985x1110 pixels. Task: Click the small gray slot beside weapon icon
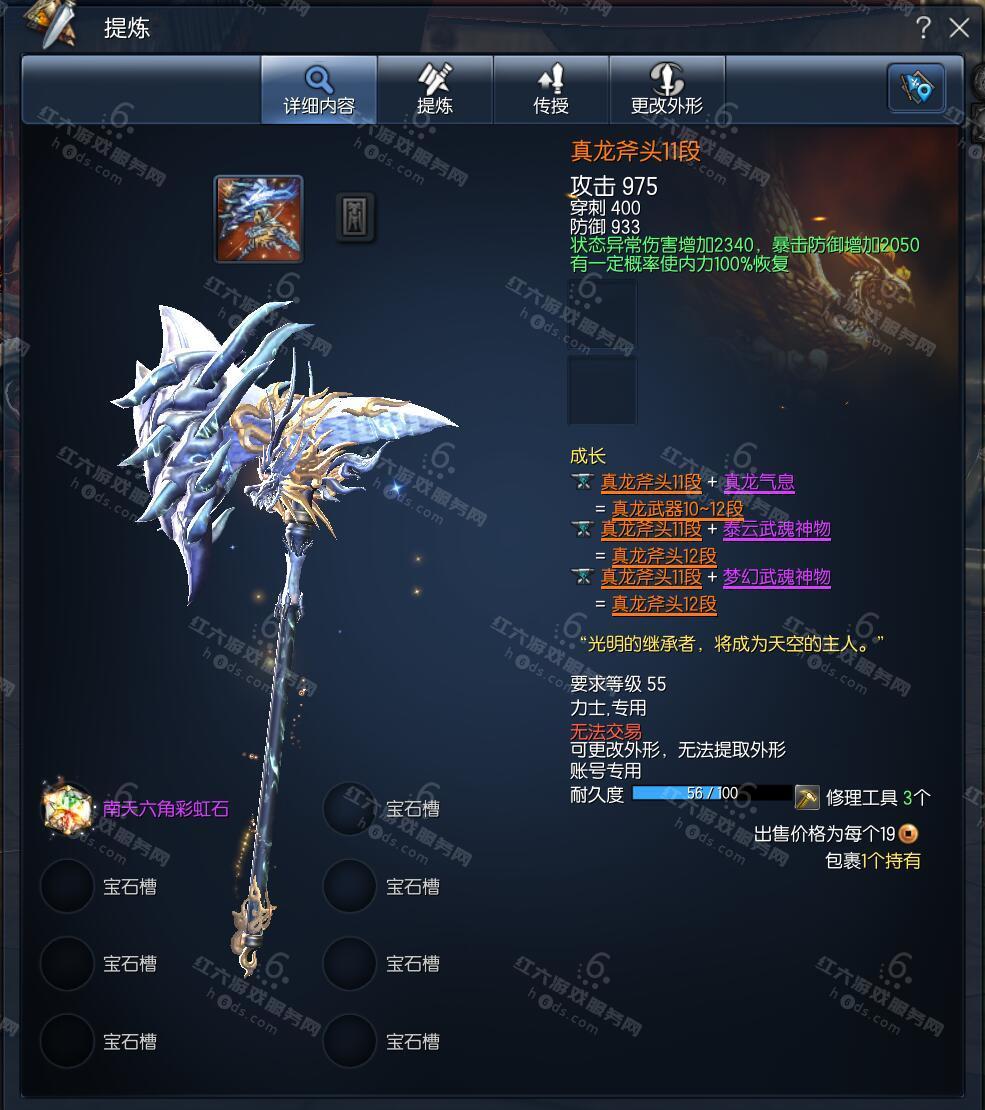click(x=355, y=216)
